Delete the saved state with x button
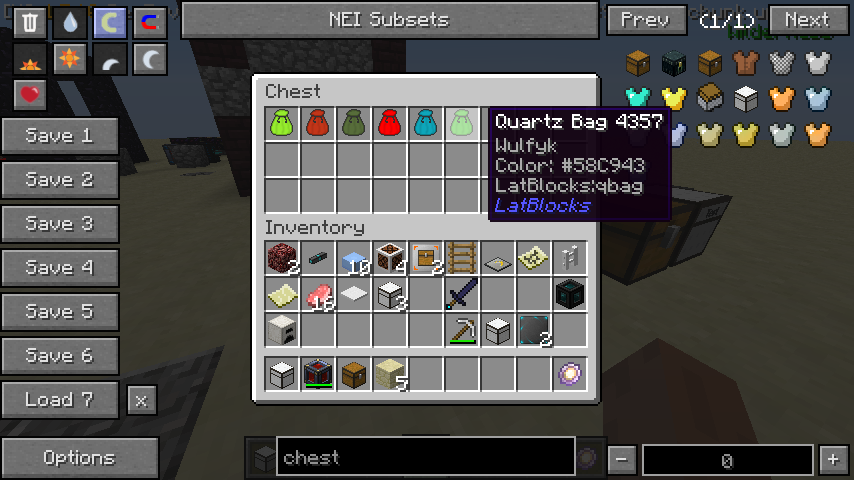This screenshot has height=480, width=854. (x=141, y=401)
